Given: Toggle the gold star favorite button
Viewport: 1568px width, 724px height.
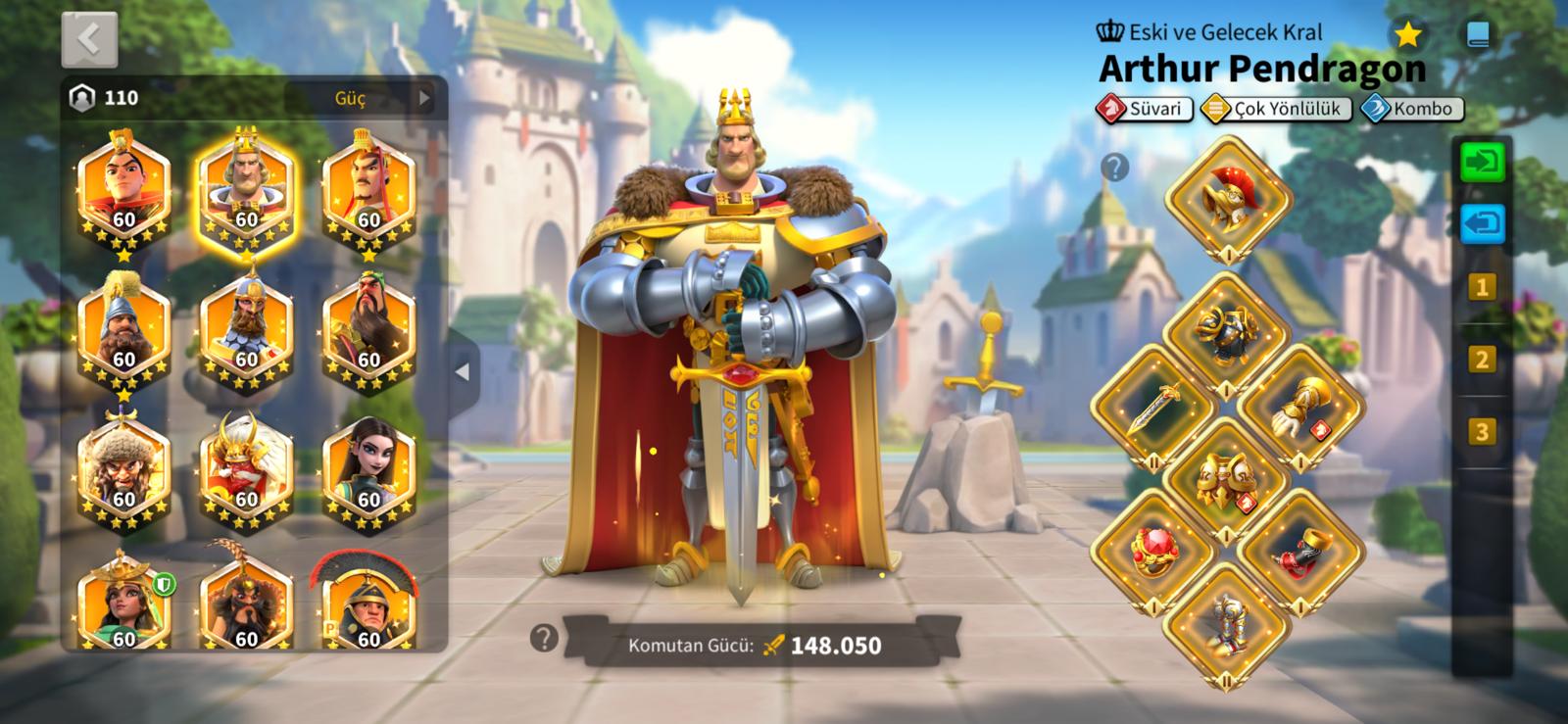Looking at the screenshot, I should [1408, 35].
